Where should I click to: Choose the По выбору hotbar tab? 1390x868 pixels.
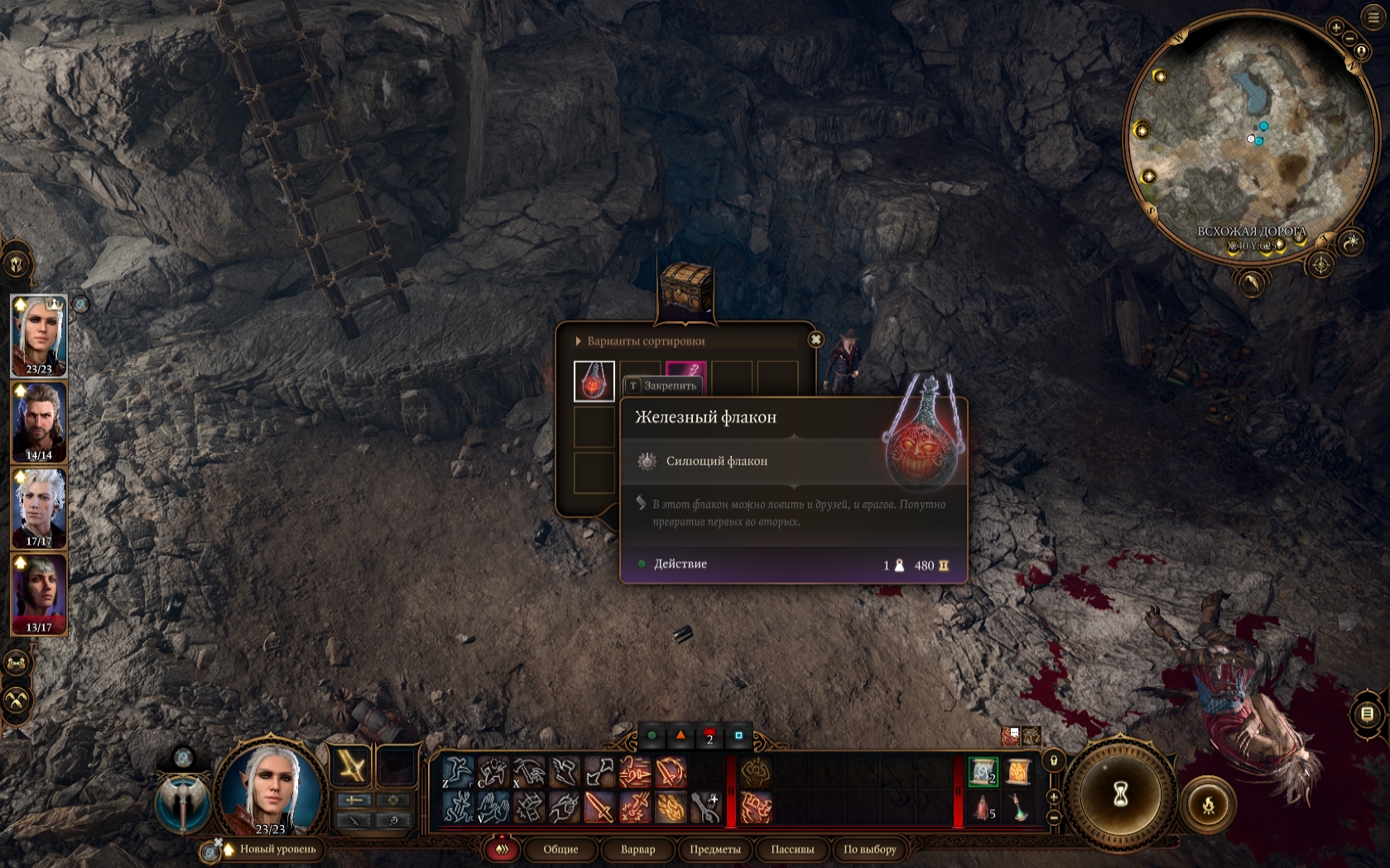point(869,849)
